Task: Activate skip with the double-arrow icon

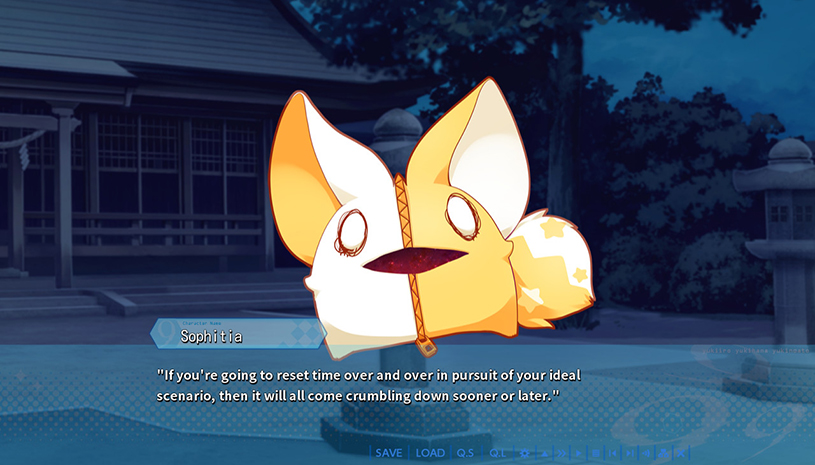Action: (563, 453)
